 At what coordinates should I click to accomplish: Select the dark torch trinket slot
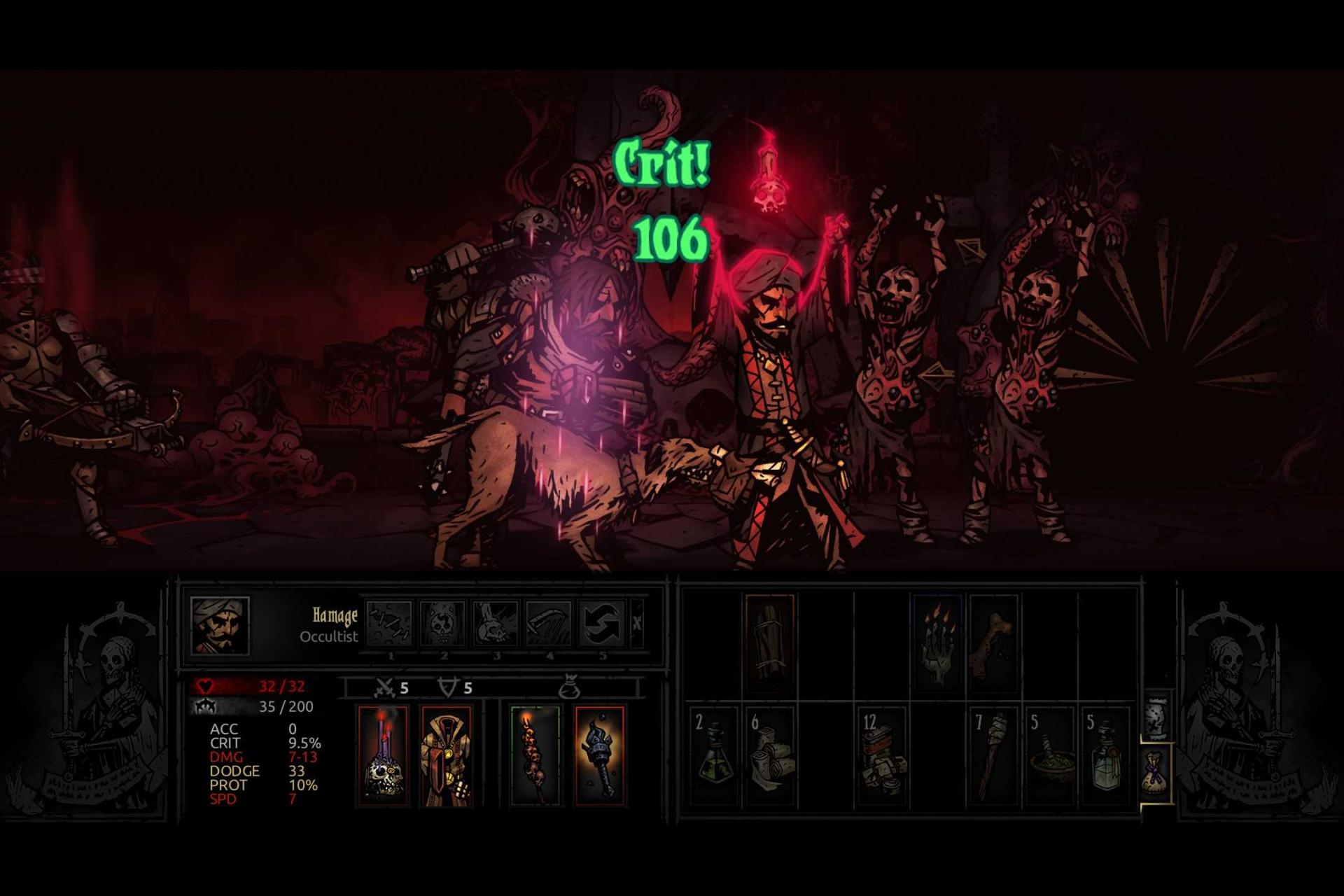pyautogui.click(x=599, y=756)
